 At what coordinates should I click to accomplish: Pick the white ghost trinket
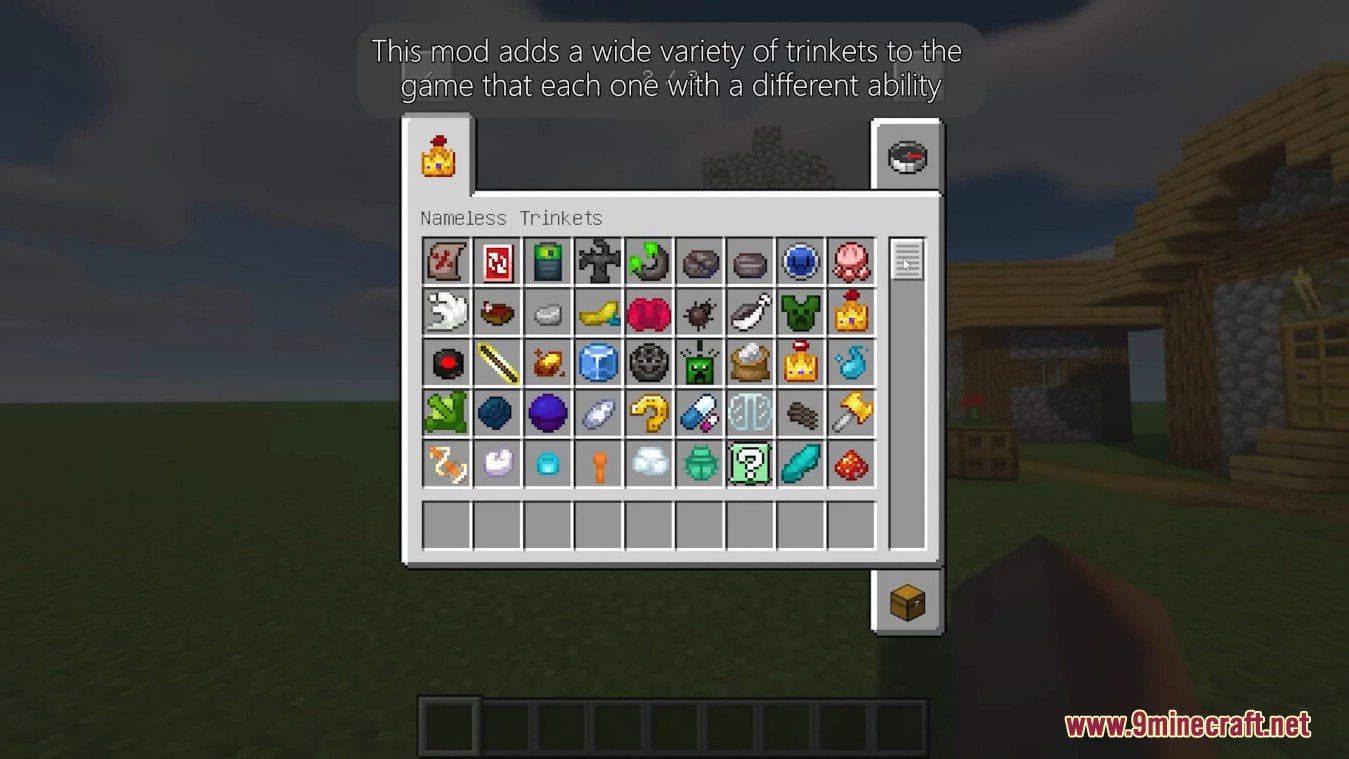446,312
